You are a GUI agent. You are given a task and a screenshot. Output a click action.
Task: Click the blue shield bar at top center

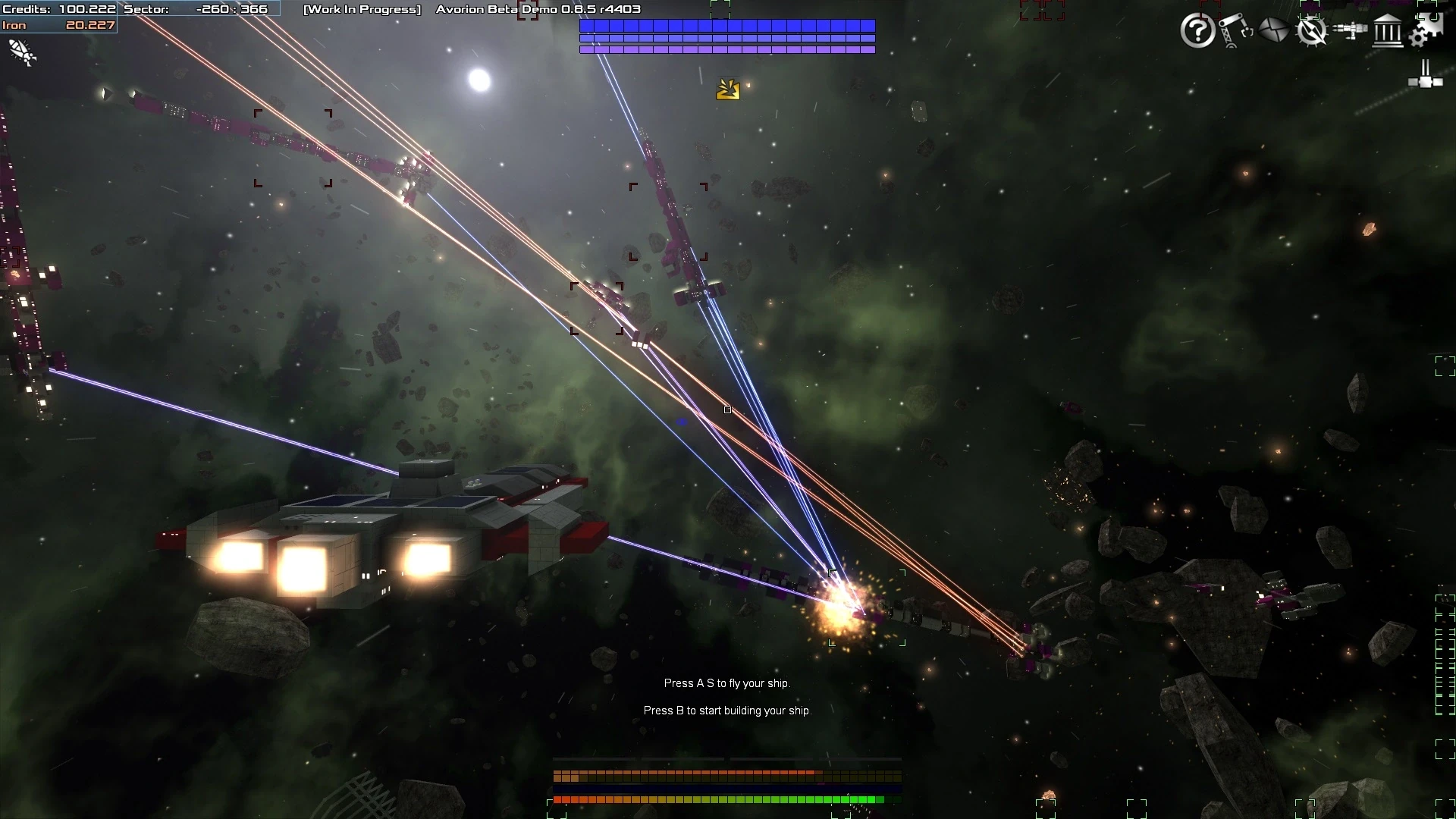[726, 25]
